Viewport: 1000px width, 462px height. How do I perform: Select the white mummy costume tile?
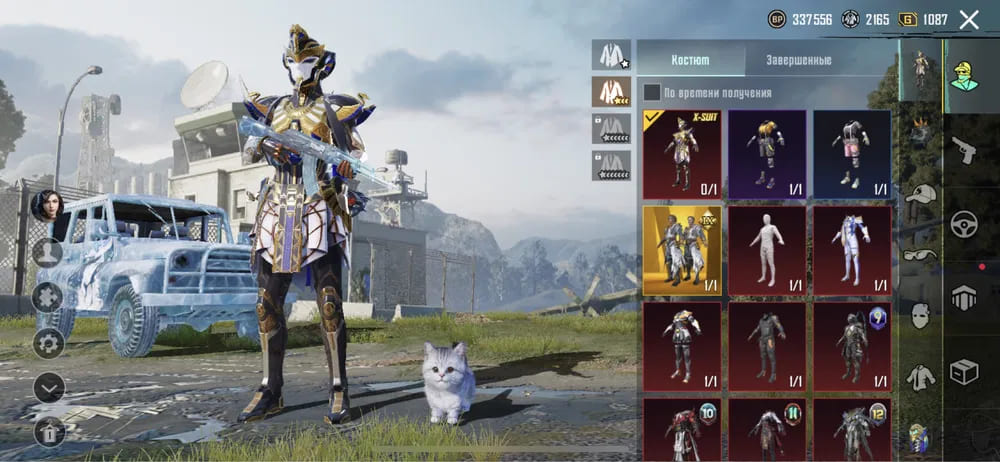(767, 250)
